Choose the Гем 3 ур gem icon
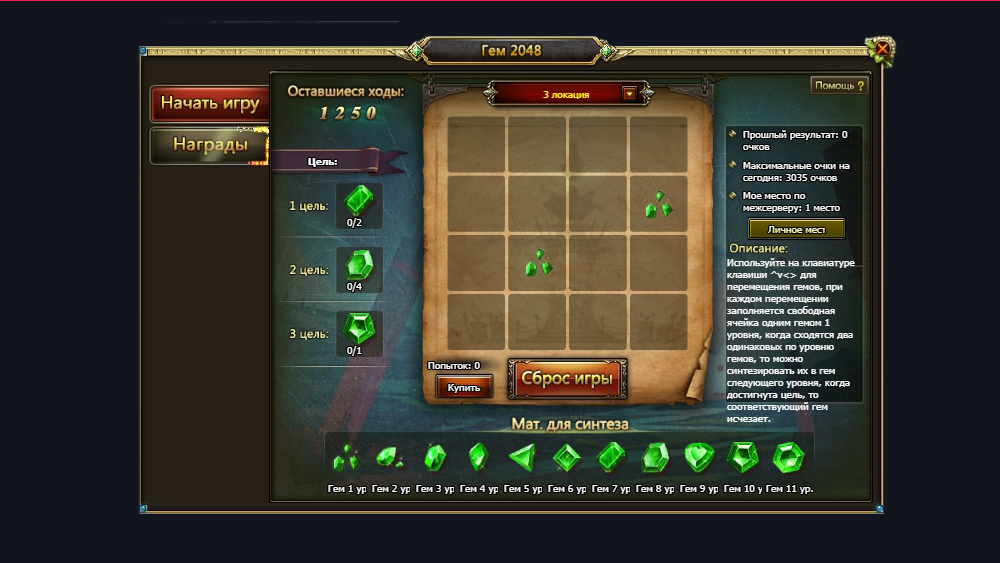 click(434, 458)
